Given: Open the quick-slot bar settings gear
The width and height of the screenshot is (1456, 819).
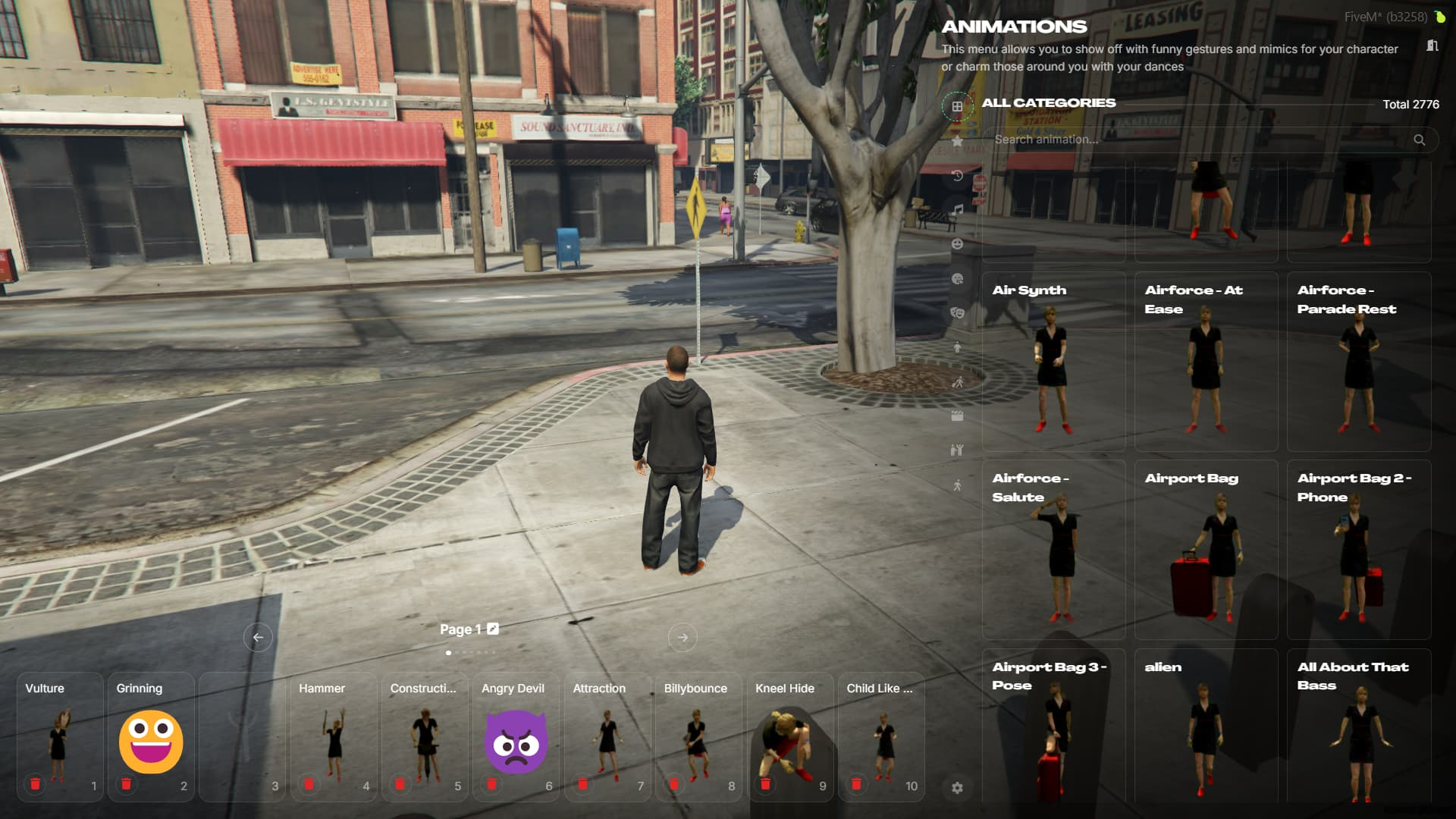Looking at the screenshot, I should pyautogui.click(x=957, y=788).
